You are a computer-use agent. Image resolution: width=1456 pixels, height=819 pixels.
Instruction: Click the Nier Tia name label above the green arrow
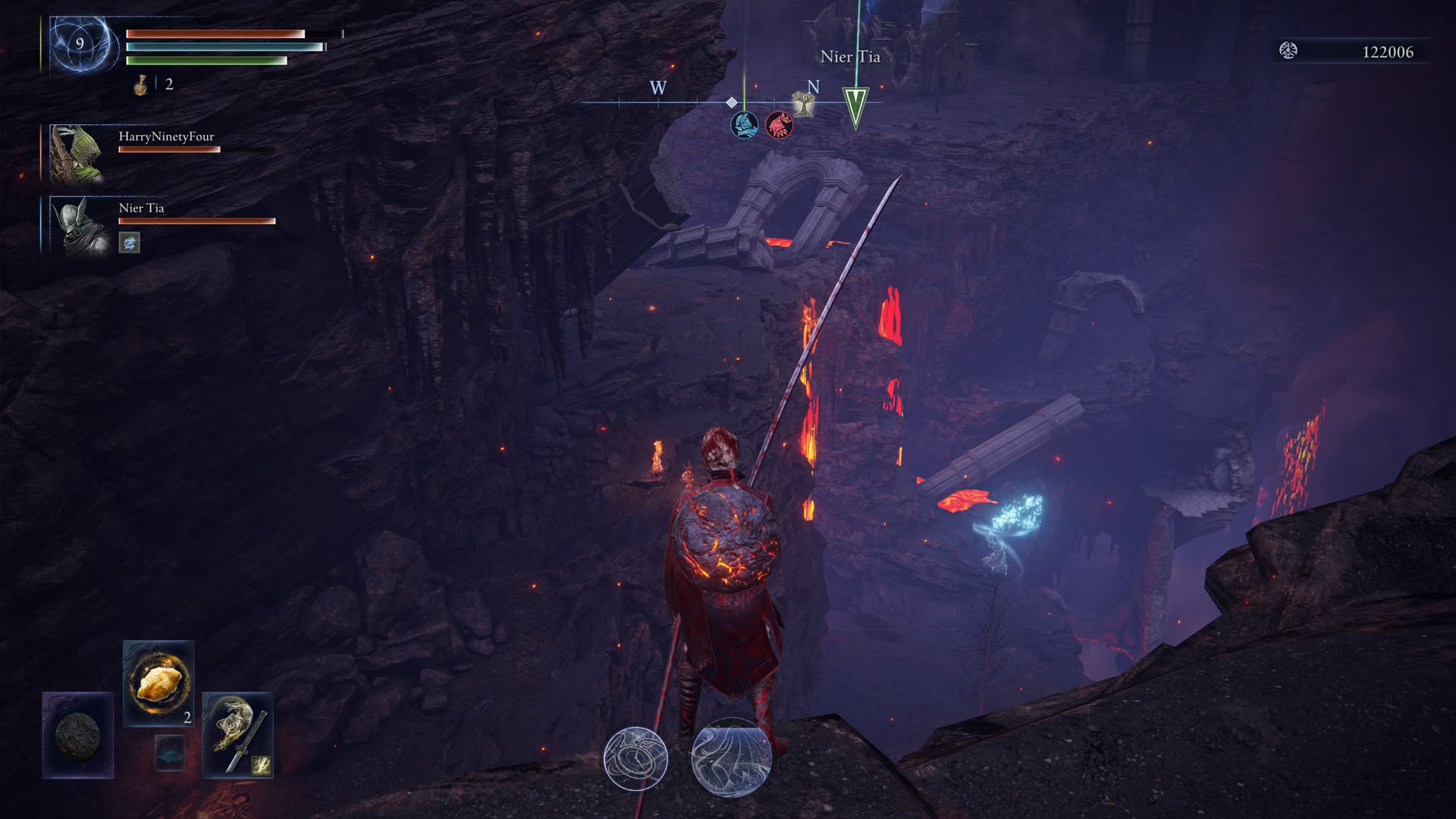tap(849, 57)
